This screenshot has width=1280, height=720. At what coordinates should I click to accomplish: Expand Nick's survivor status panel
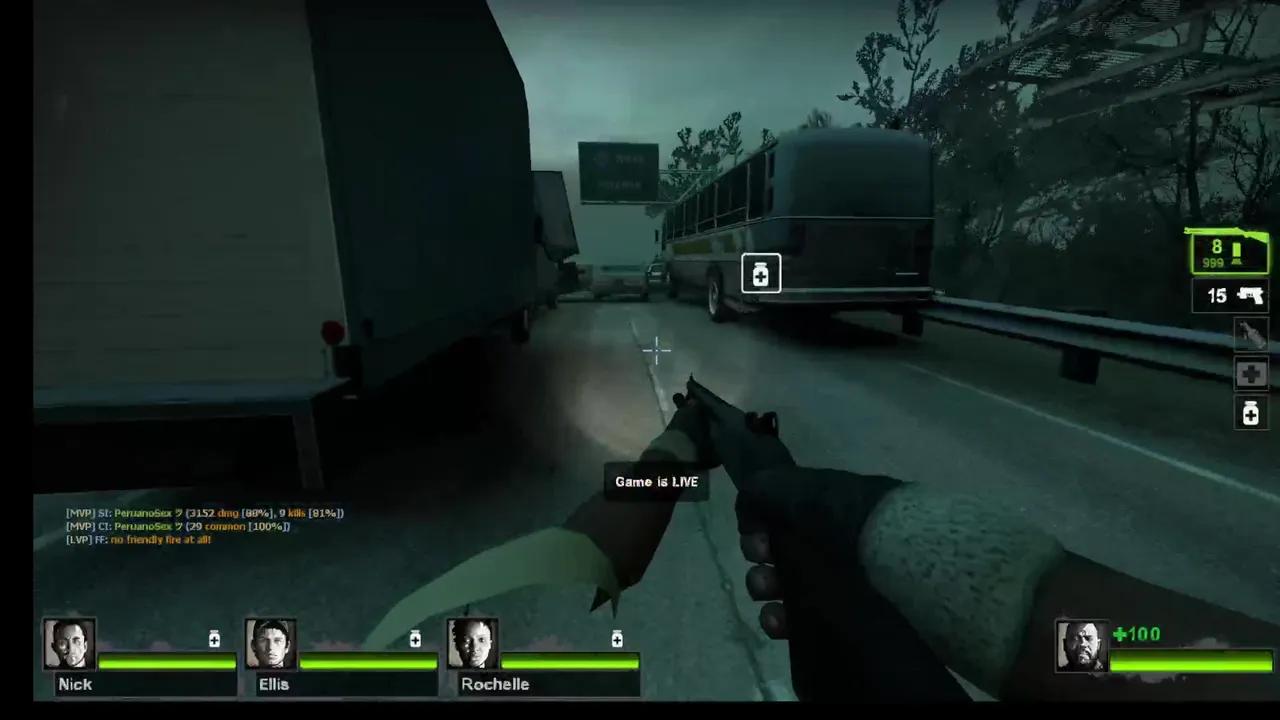(140, 655)
